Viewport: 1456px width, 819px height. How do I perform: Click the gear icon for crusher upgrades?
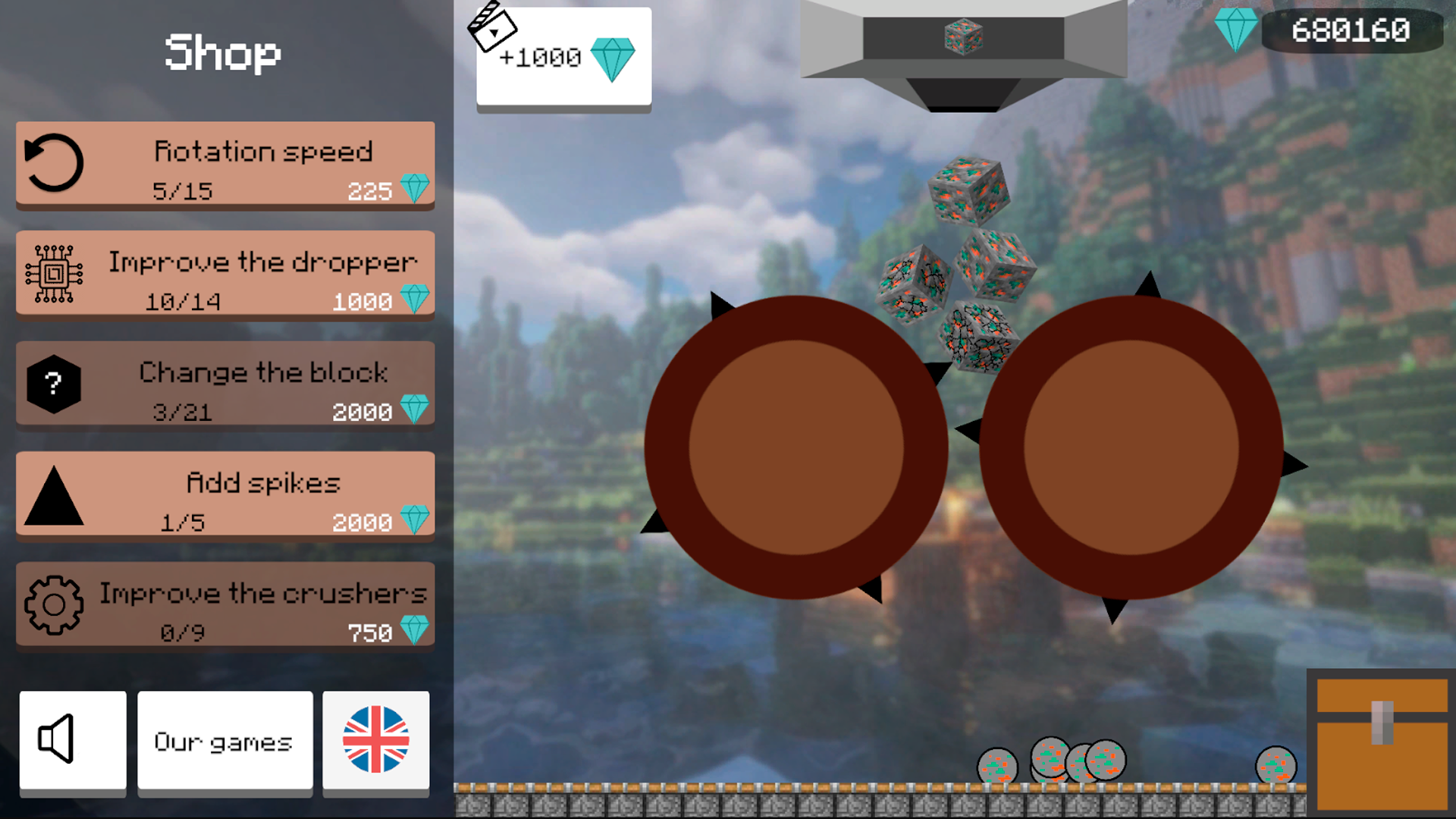click(52, 607)
